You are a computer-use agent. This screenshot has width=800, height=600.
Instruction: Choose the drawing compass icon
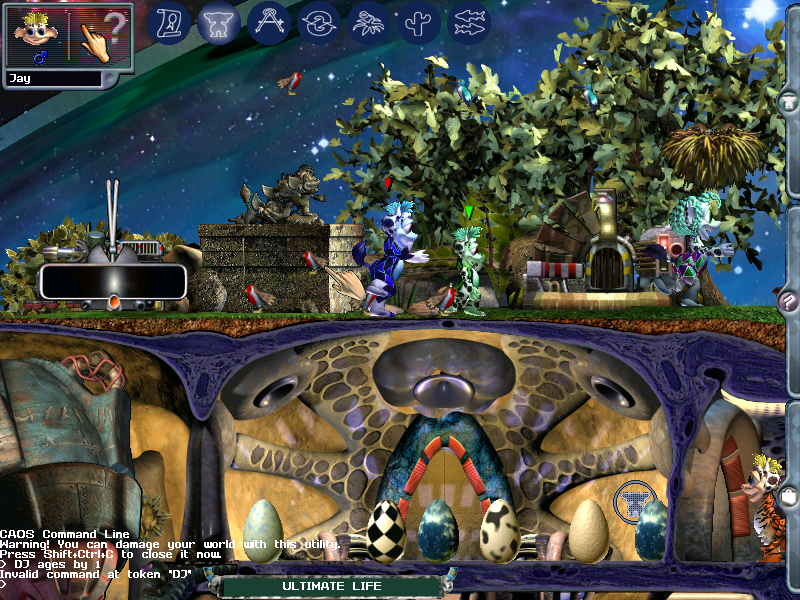pos(269,22)
